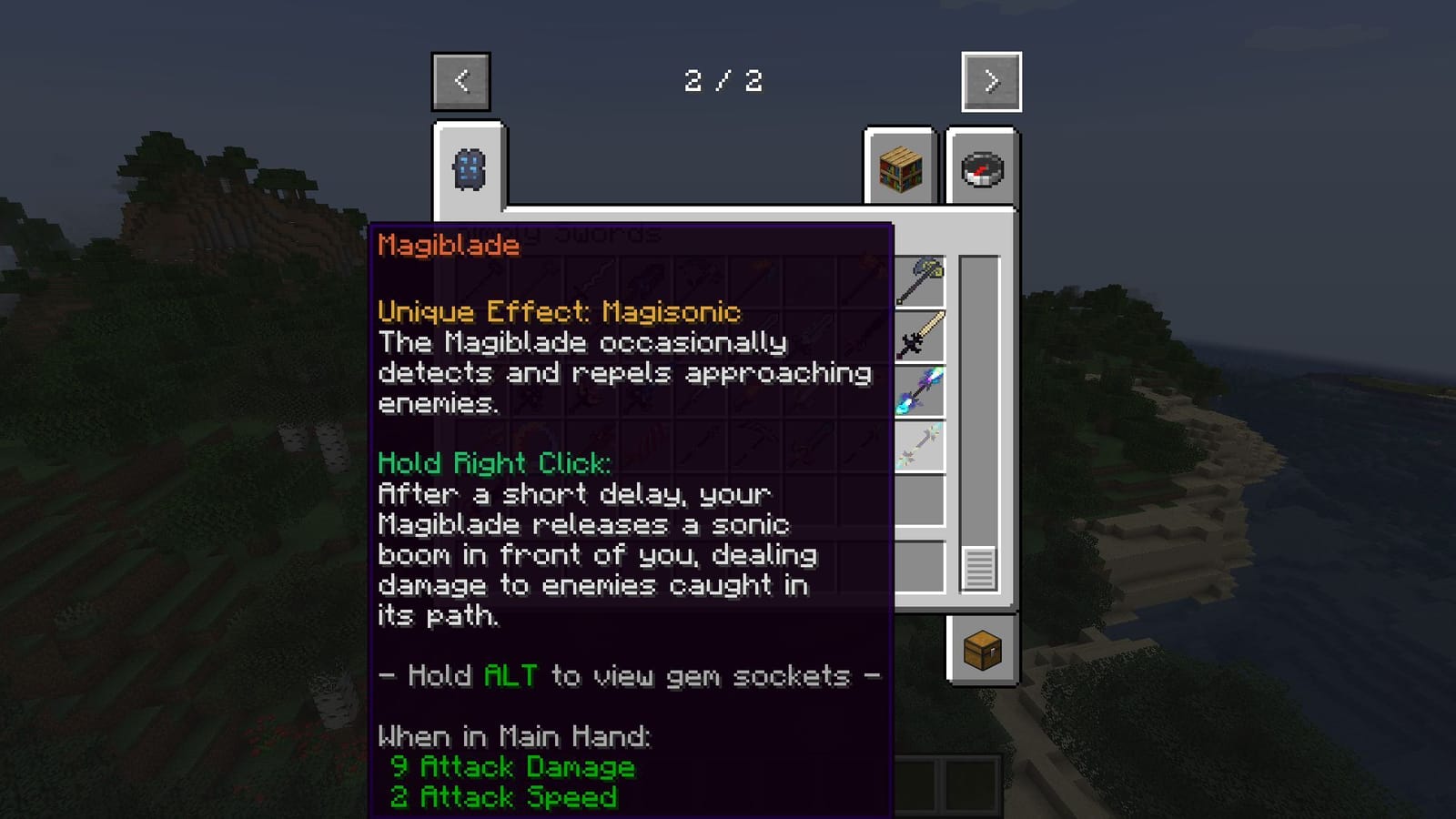Click the Unique Effect: Magisonic heading

[x=558, y=311]
